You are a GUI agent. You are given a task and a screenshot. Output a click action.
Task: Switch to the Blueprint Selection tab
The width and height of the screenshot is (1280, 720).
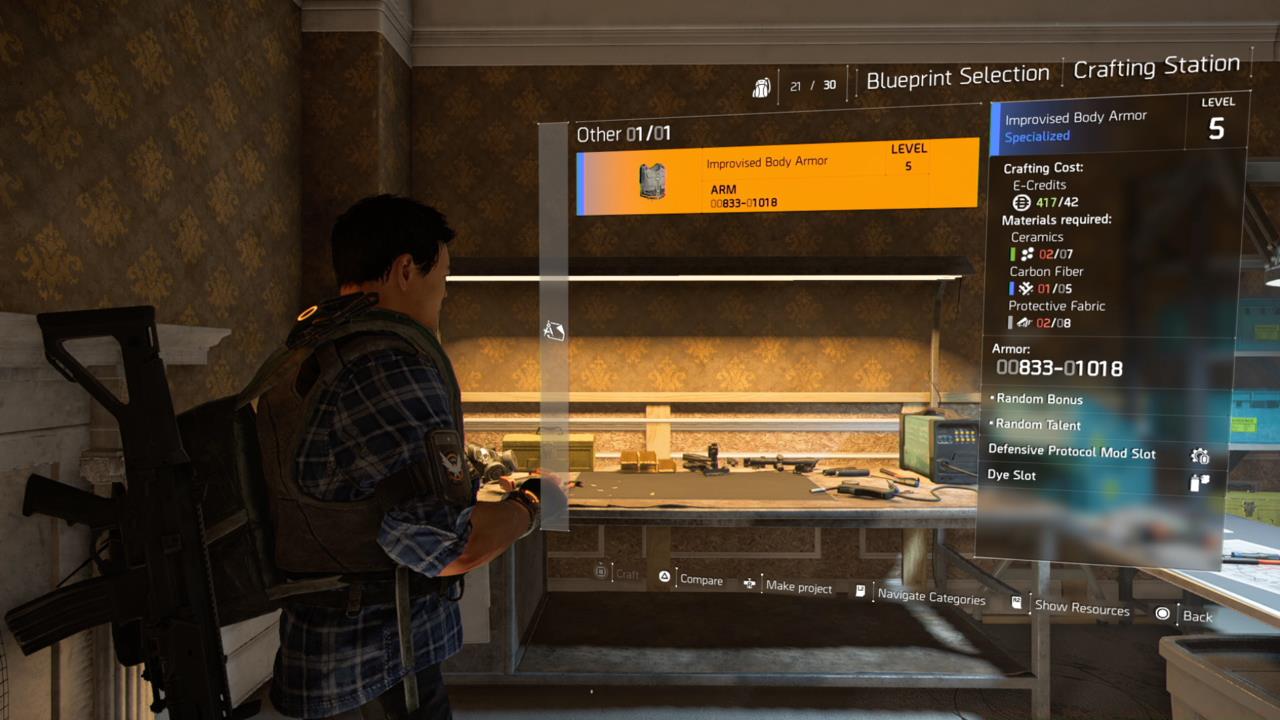(958, 73)
